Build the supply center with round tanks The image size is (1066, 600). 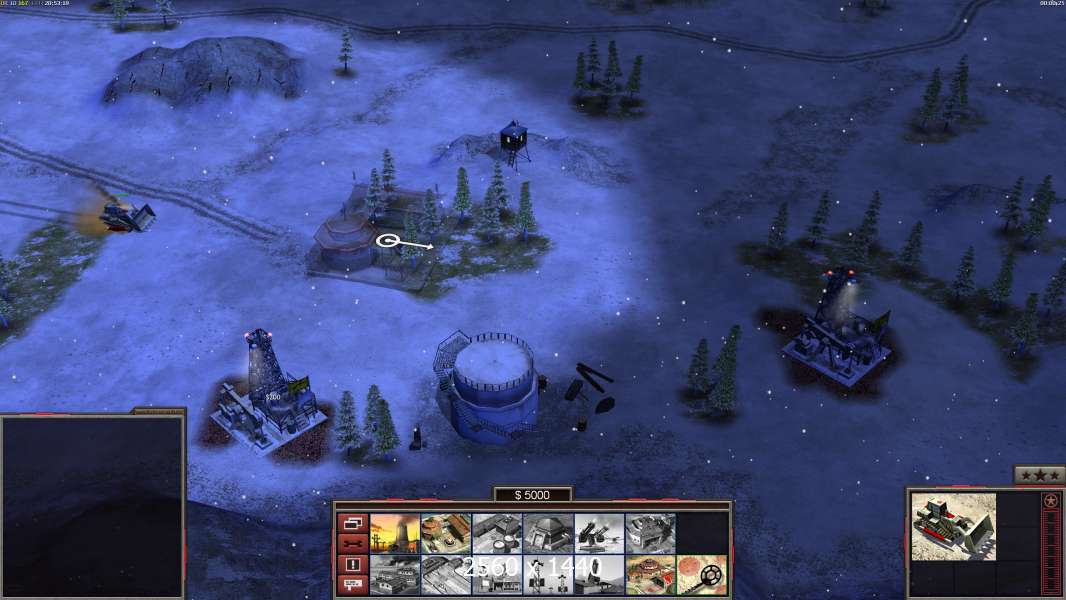[x=497, y=533]
